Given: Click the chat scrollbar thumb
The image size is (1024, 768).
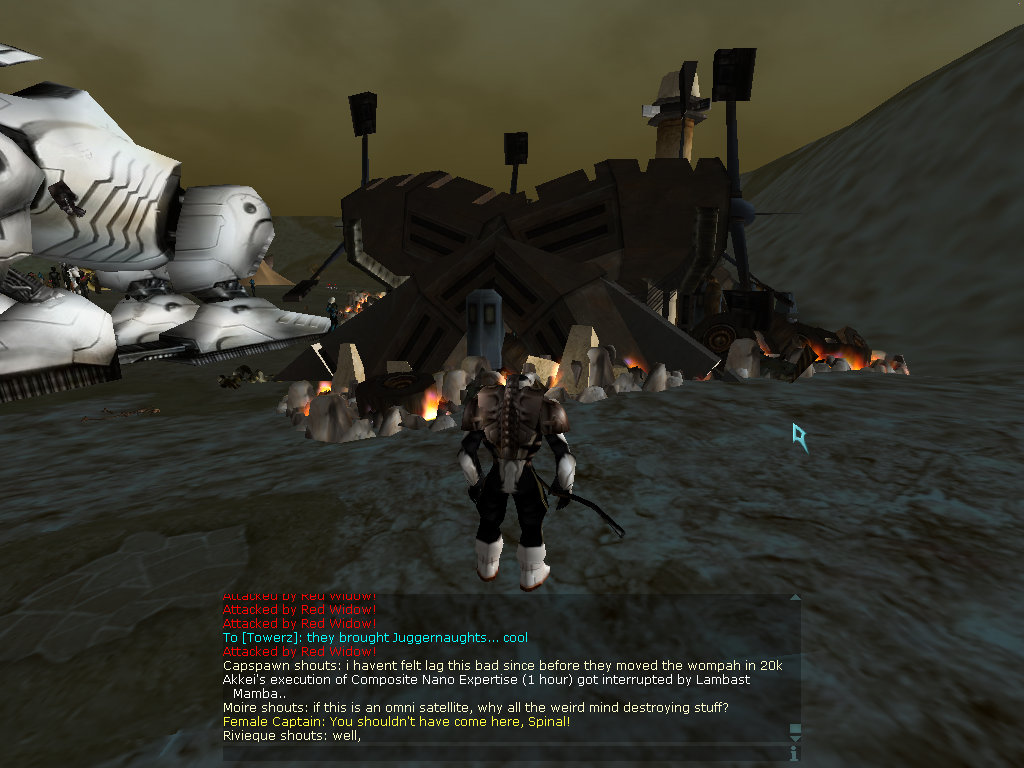Looking at the screenshot, I should coord(795,729).
